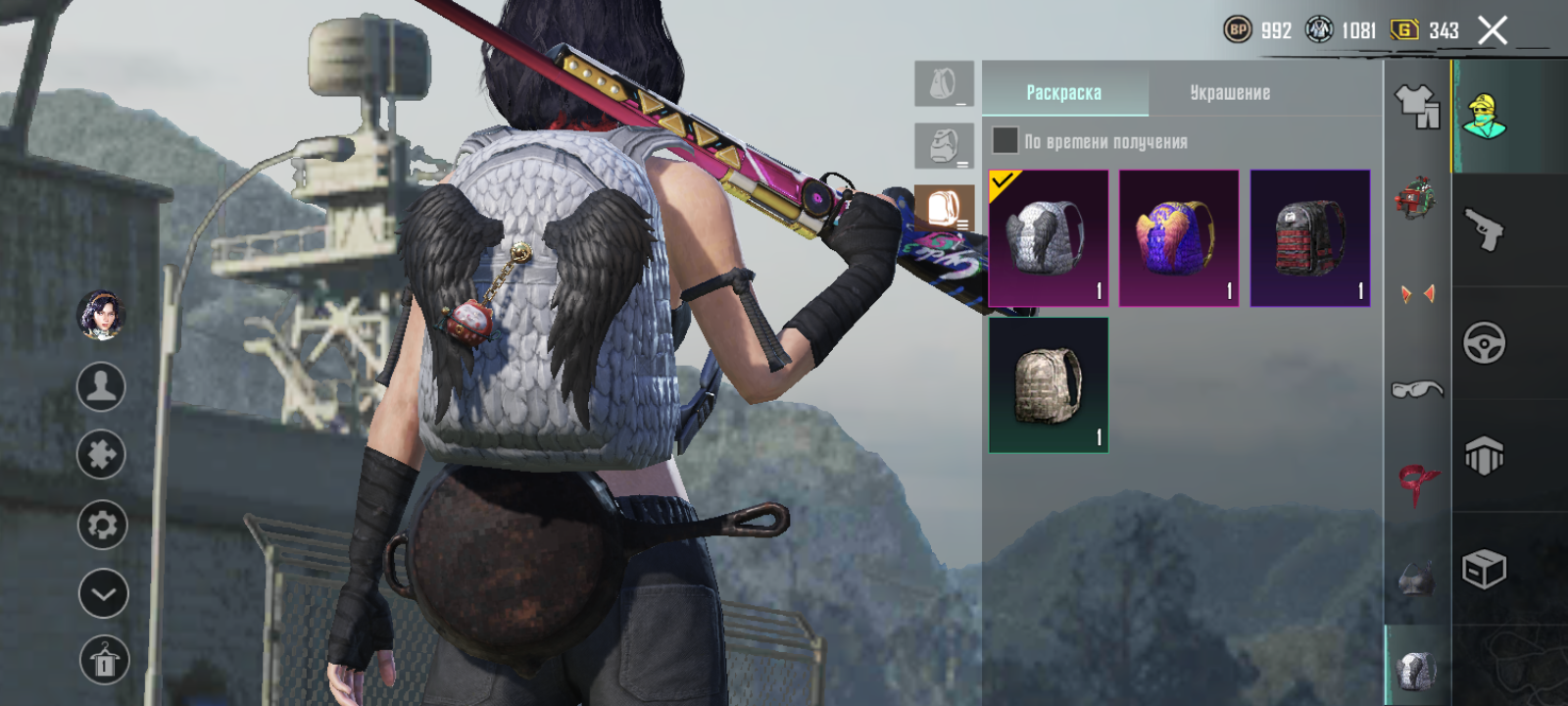Pick the black and red backpack skin
Viewport: 1568px width, 706px height.
click(x=1309, y=238)
